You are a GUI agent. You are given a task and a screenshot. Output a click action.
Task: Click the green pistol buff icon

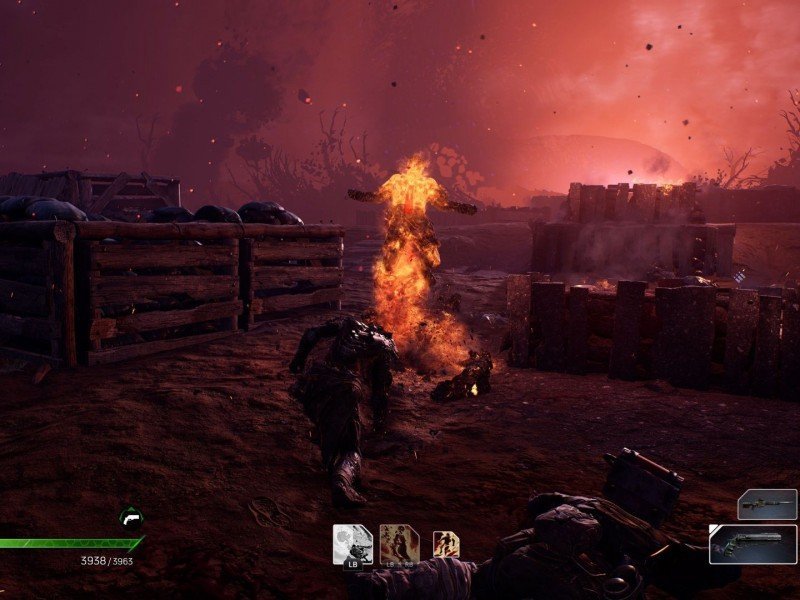click(130, 518)
